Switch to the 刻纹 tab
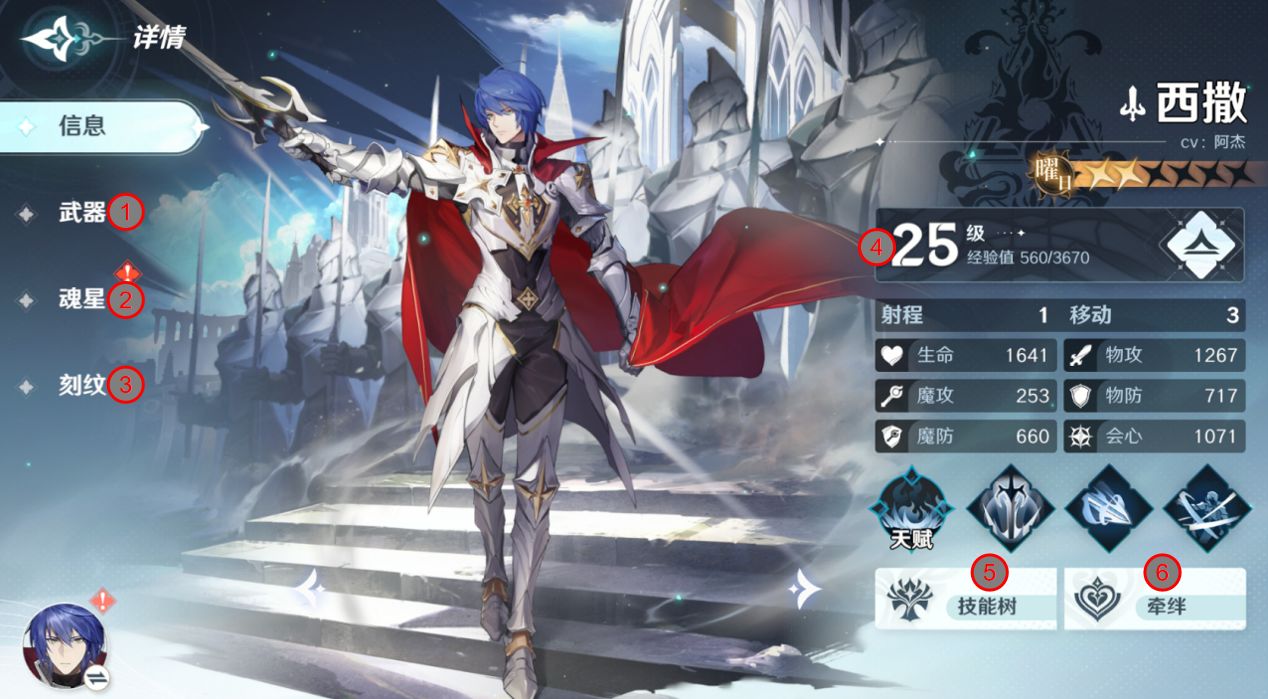The image size is (1268, 699). 82,384
